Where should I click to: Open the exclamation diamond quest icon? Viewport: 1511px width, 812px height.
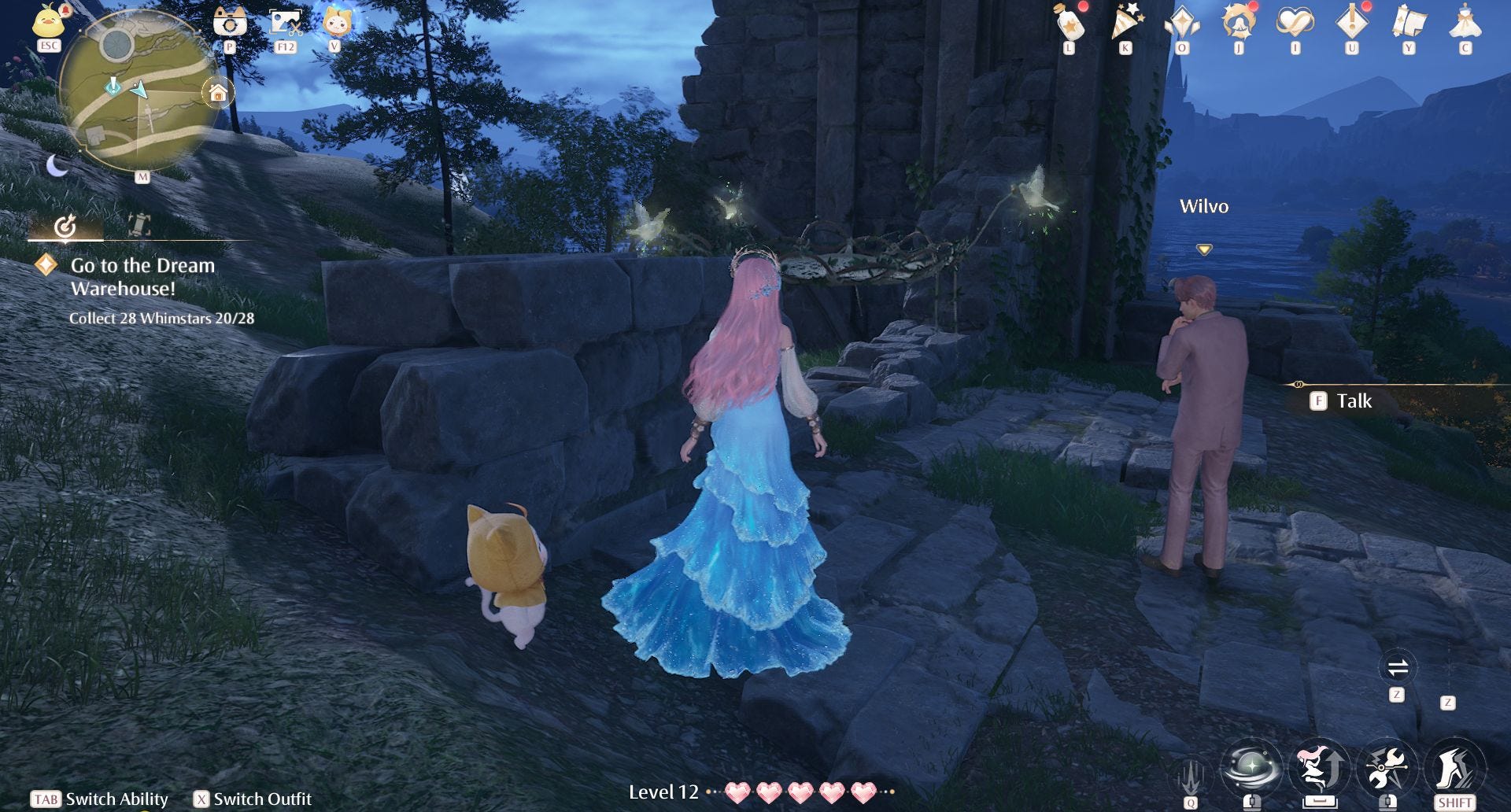tap(1351, 23)
